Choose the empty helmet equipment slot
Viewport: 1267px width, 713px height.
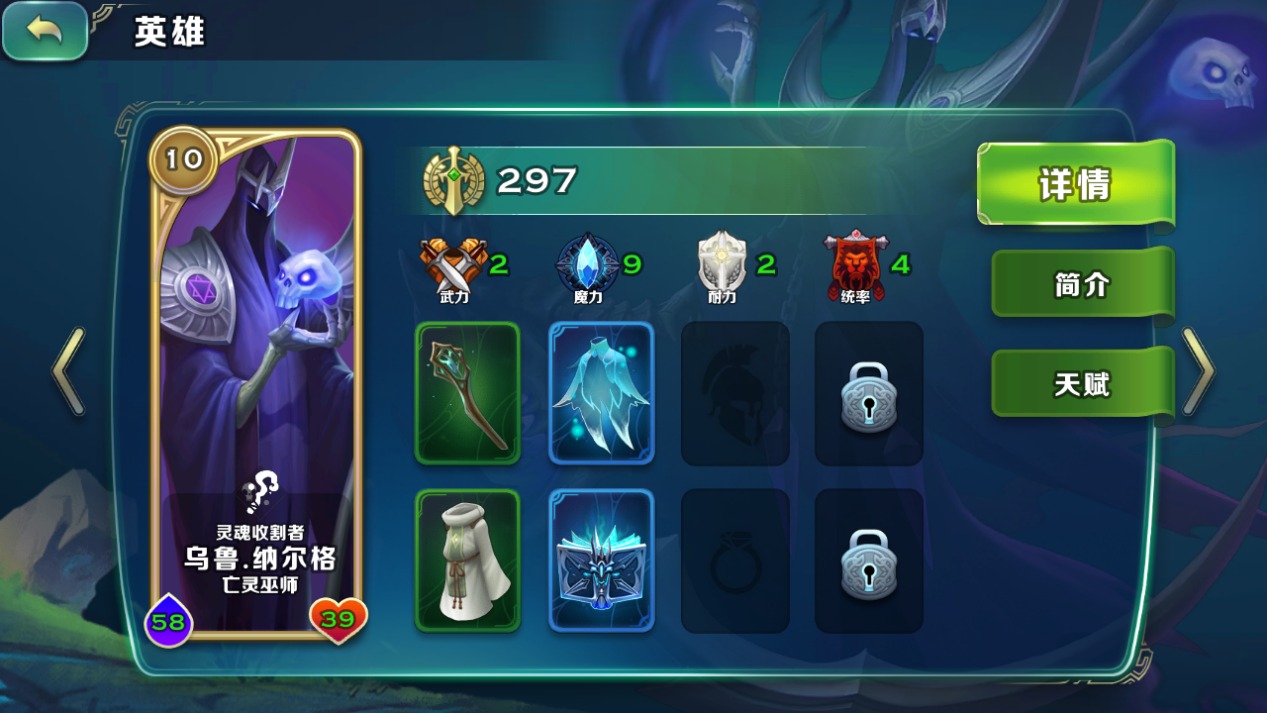click(x=735, y=393)
